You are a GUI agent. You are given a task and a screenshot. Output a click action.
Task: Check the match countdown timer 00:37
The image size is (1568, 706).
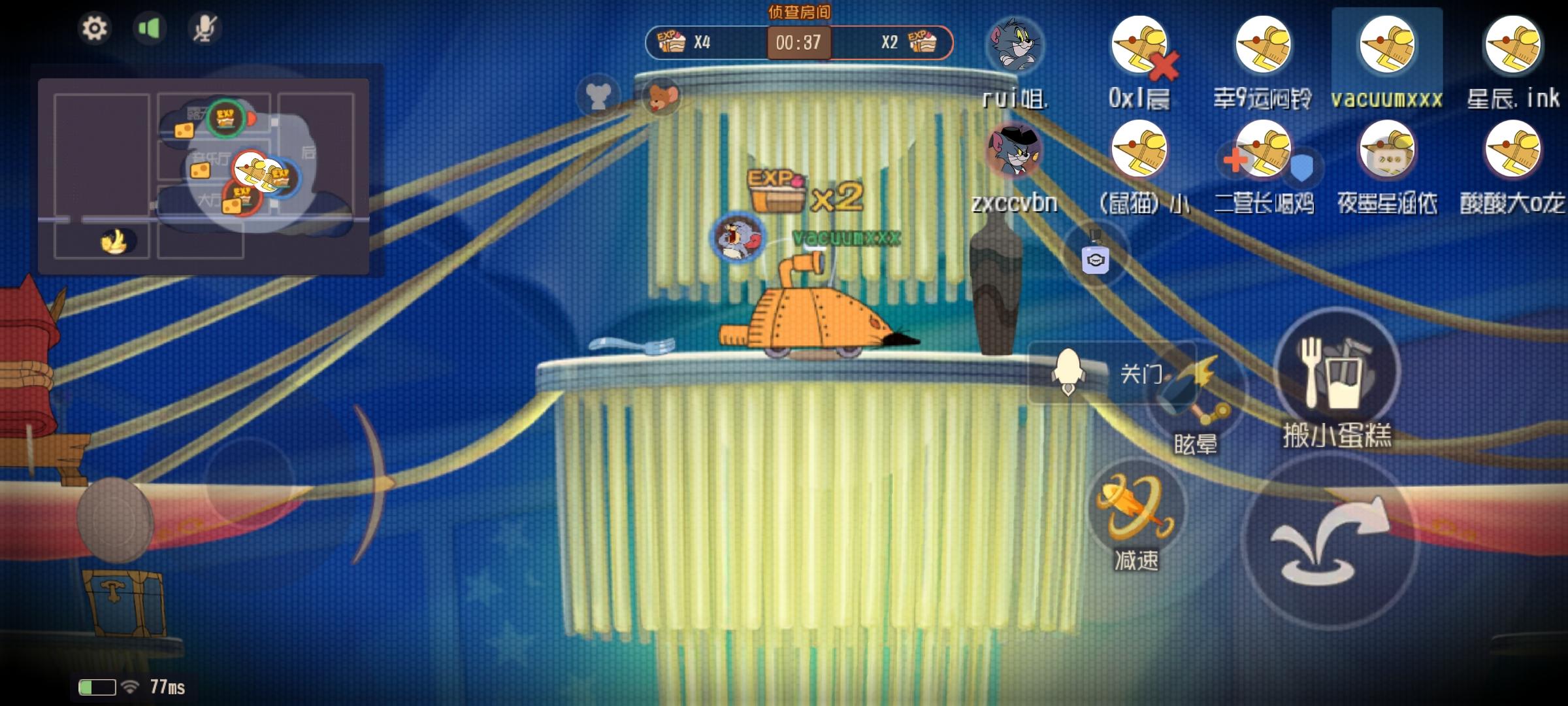tap(797, 42)
